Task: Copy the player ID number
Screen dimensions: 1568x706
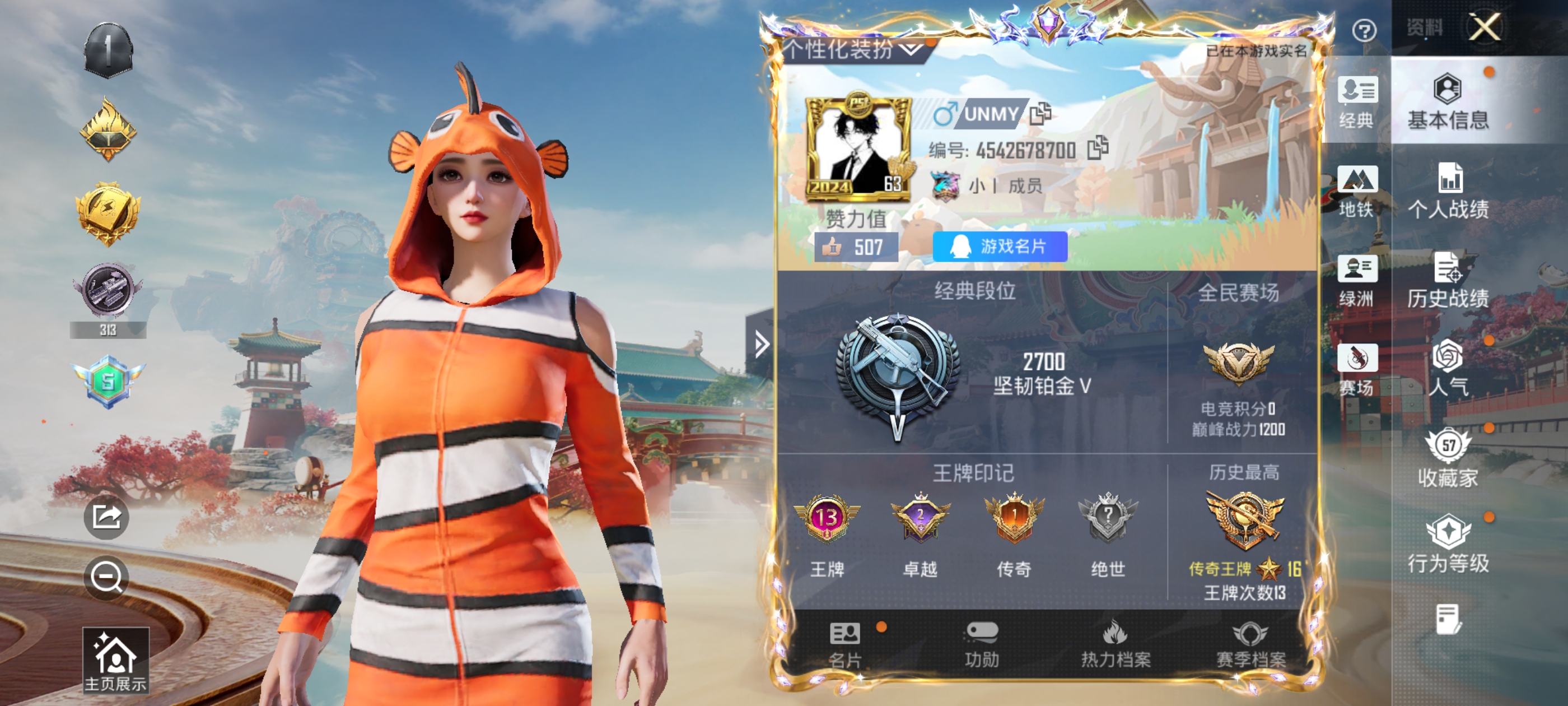Action: pos(1098,148)
